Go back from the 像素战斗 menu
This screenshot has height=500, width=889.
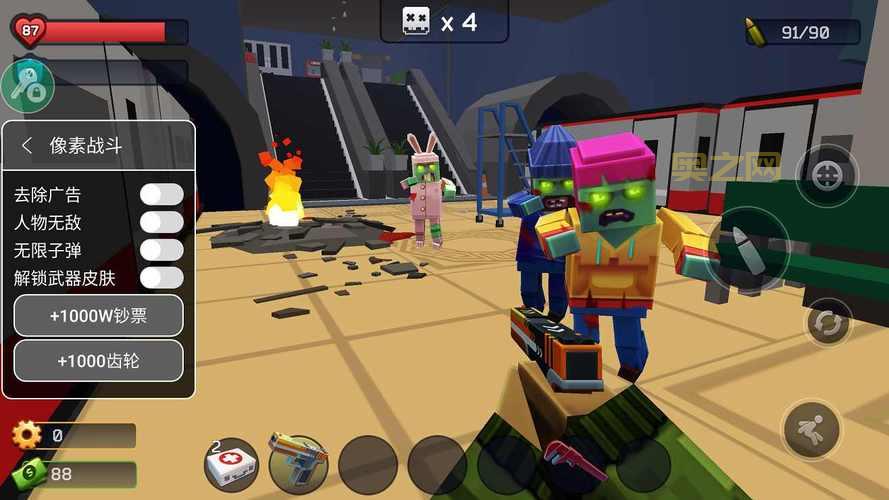pyautogui.click(x=27, y=145)
